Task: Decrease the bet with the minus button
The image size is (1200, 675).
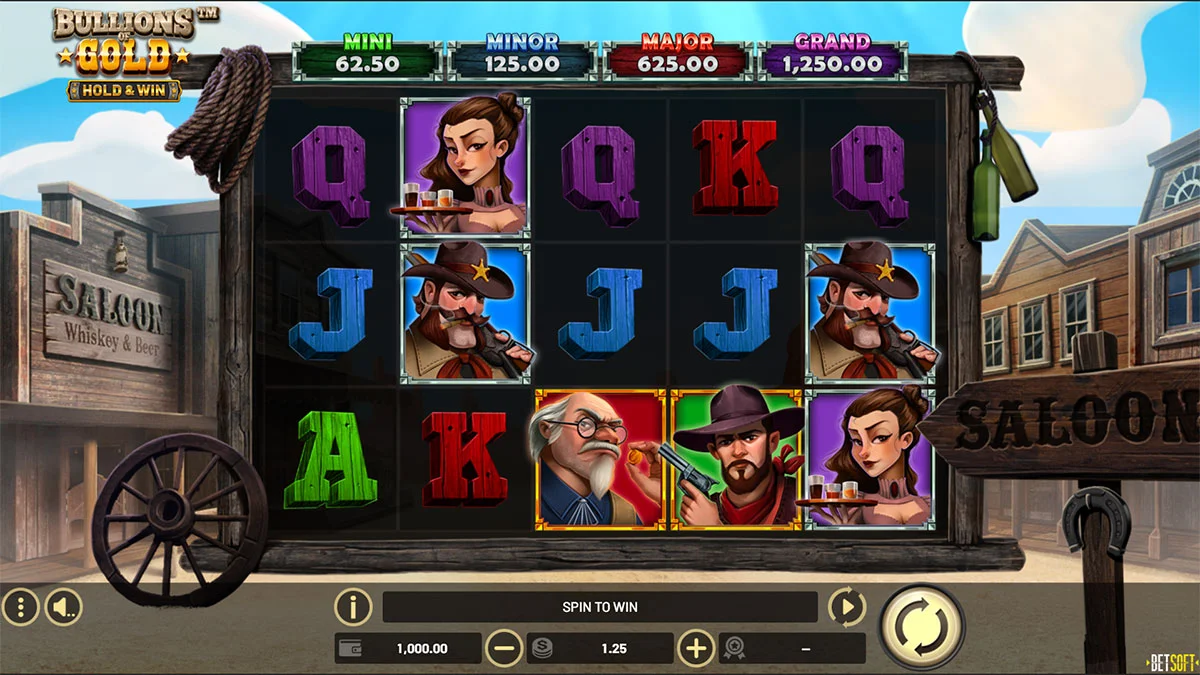Action: (x=504, y=649)
